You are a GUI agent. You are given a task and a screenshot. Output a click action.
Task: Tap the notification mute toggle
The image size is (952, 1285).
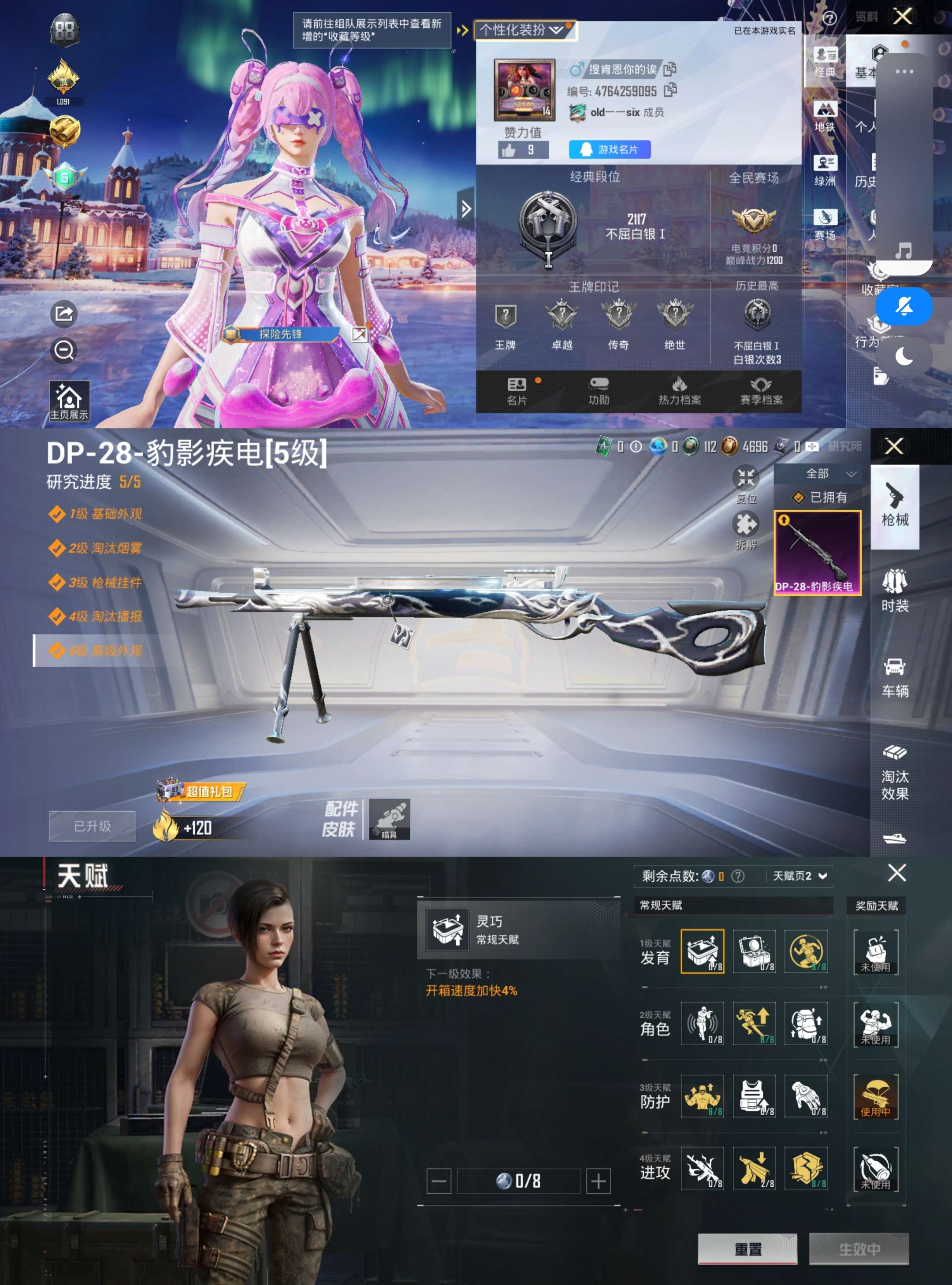click(904, 306)
